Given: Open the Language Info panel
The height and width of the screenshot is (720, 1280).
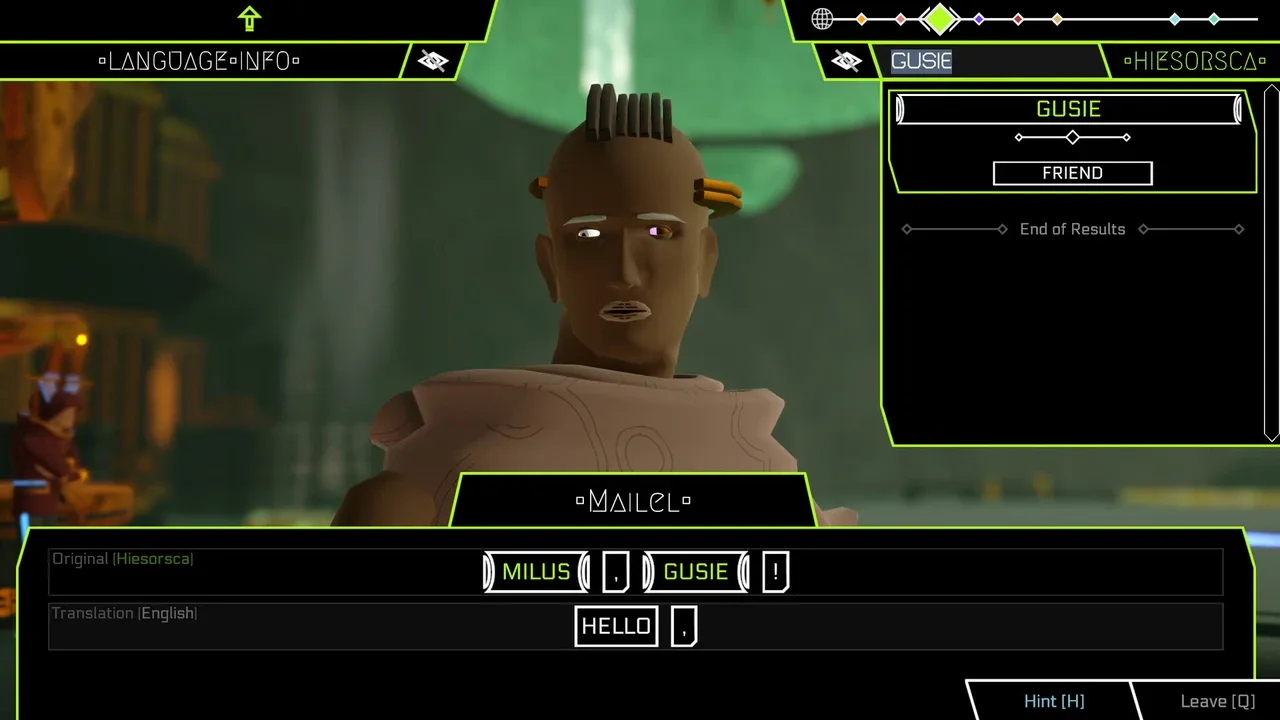Looking at the screenshot, I should [x=199, y=61].
